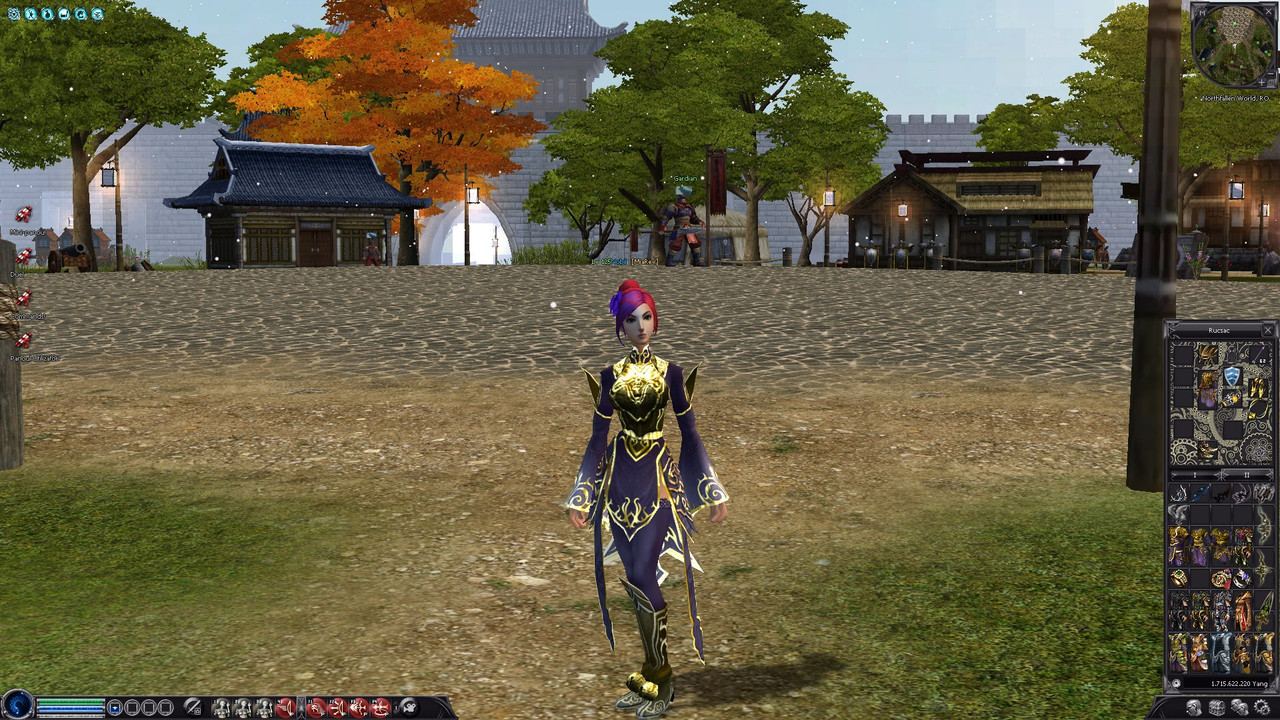This screenshot has height=720, width=1280.
Task: Switch to Rucsac inventory tab II
Action: (x=1246, y=476)
